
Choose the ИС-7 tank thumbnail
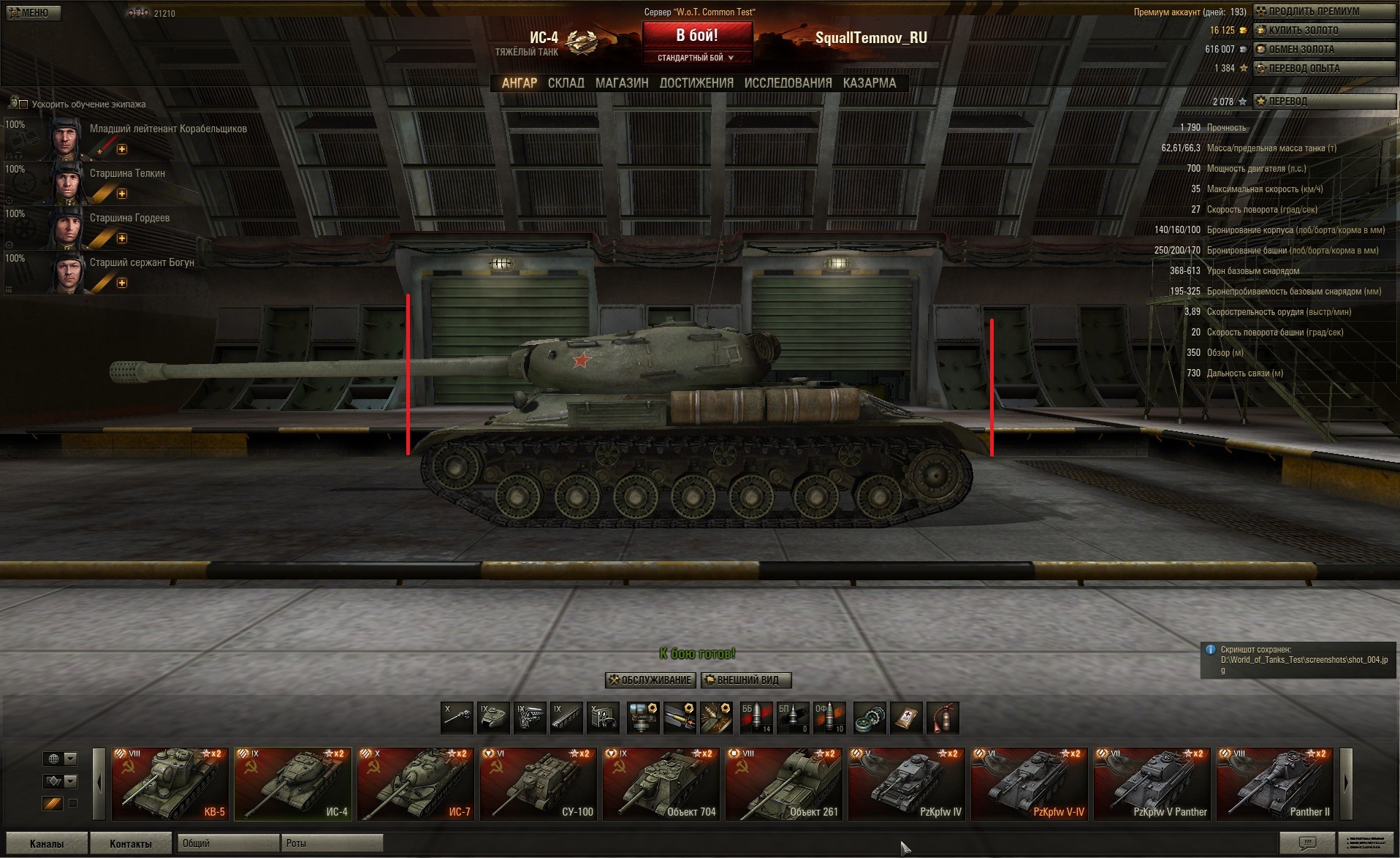pos(416,783)
